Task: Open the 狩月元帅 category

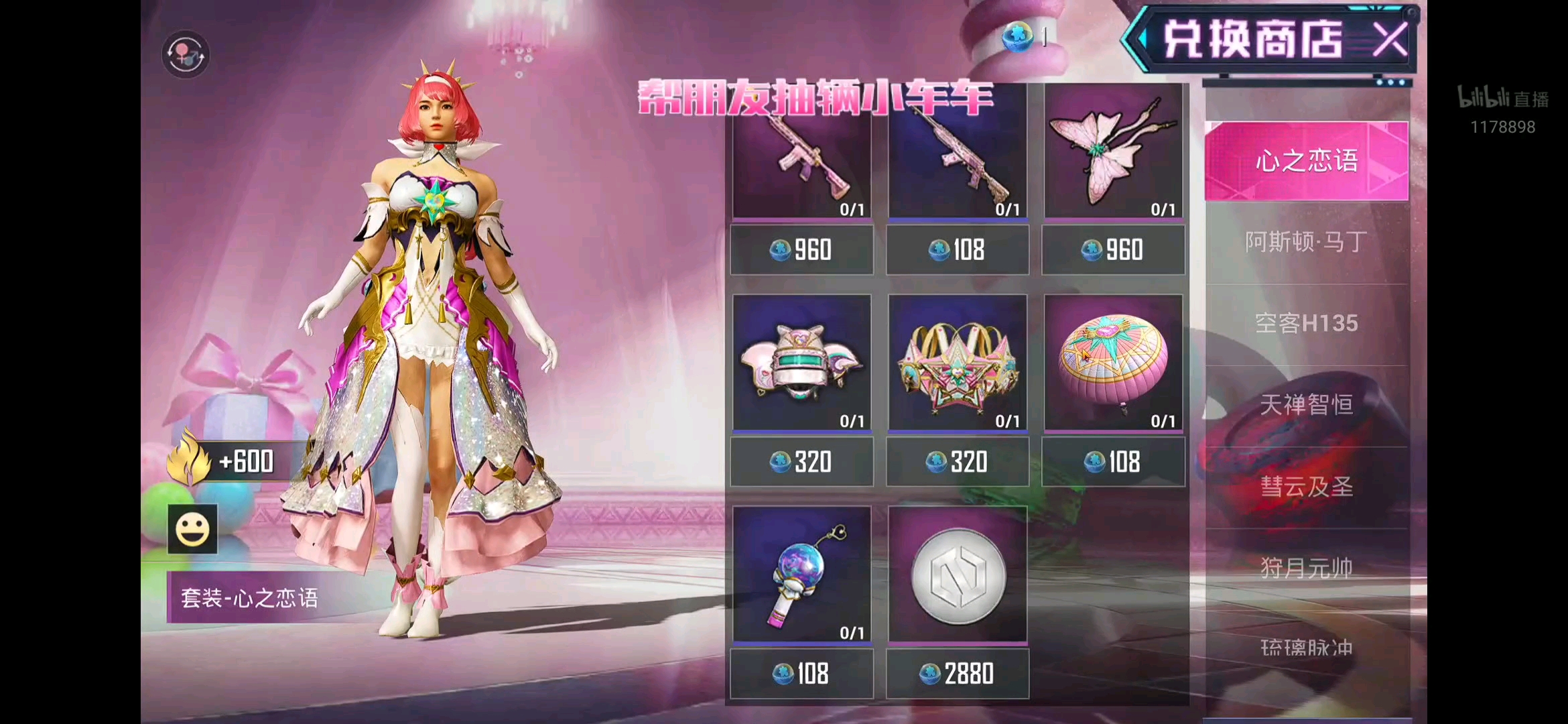Action: coord(1306,568)
